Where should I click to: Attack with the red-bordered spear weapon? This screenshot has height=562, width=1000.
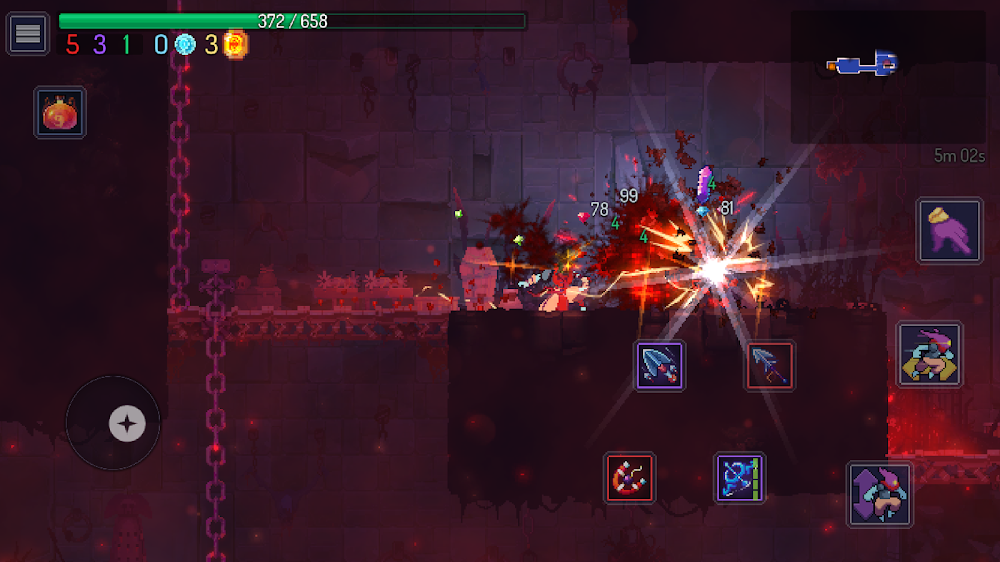770,365
